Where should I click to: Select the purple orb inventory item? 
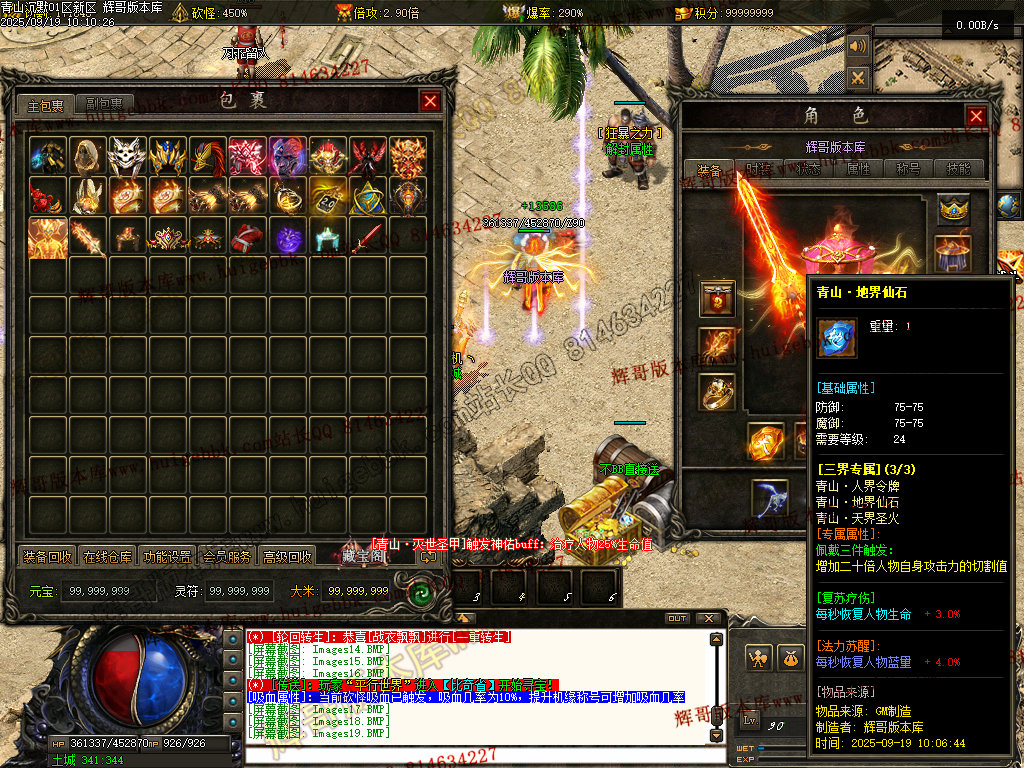coord(288,237)
